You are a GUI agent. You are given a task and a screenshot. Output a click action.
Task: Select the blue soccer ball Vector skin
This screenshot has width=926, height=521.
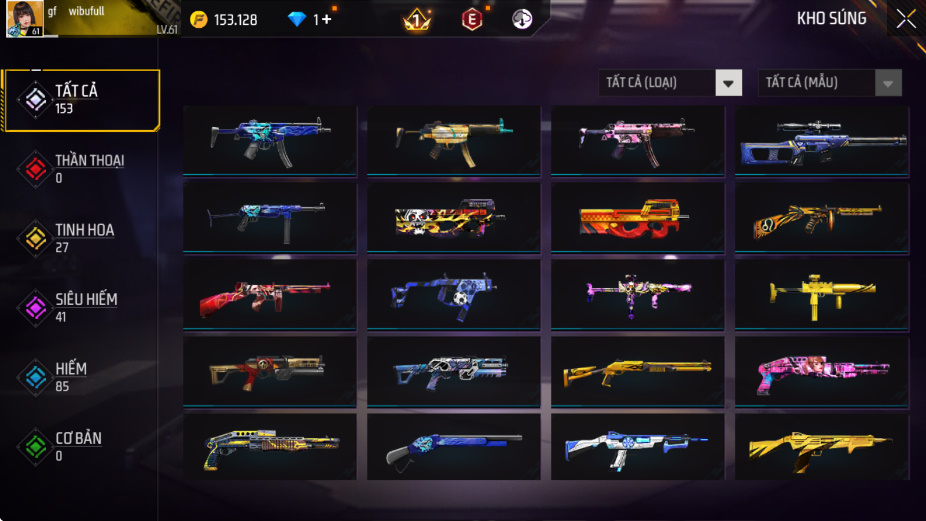point(453,294)
